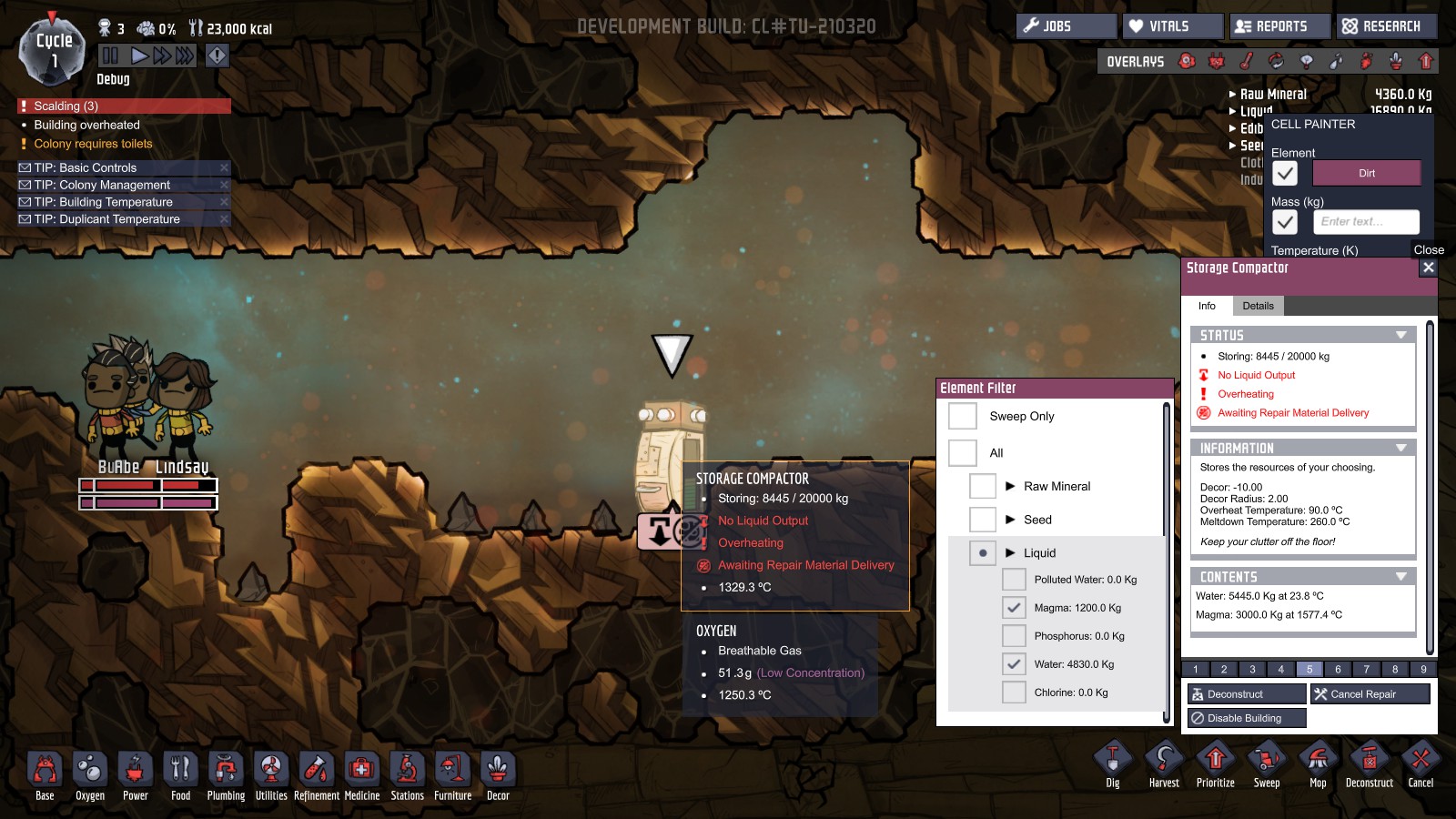
Task: Switch to the Details tab
Action: pos(1258,306)
